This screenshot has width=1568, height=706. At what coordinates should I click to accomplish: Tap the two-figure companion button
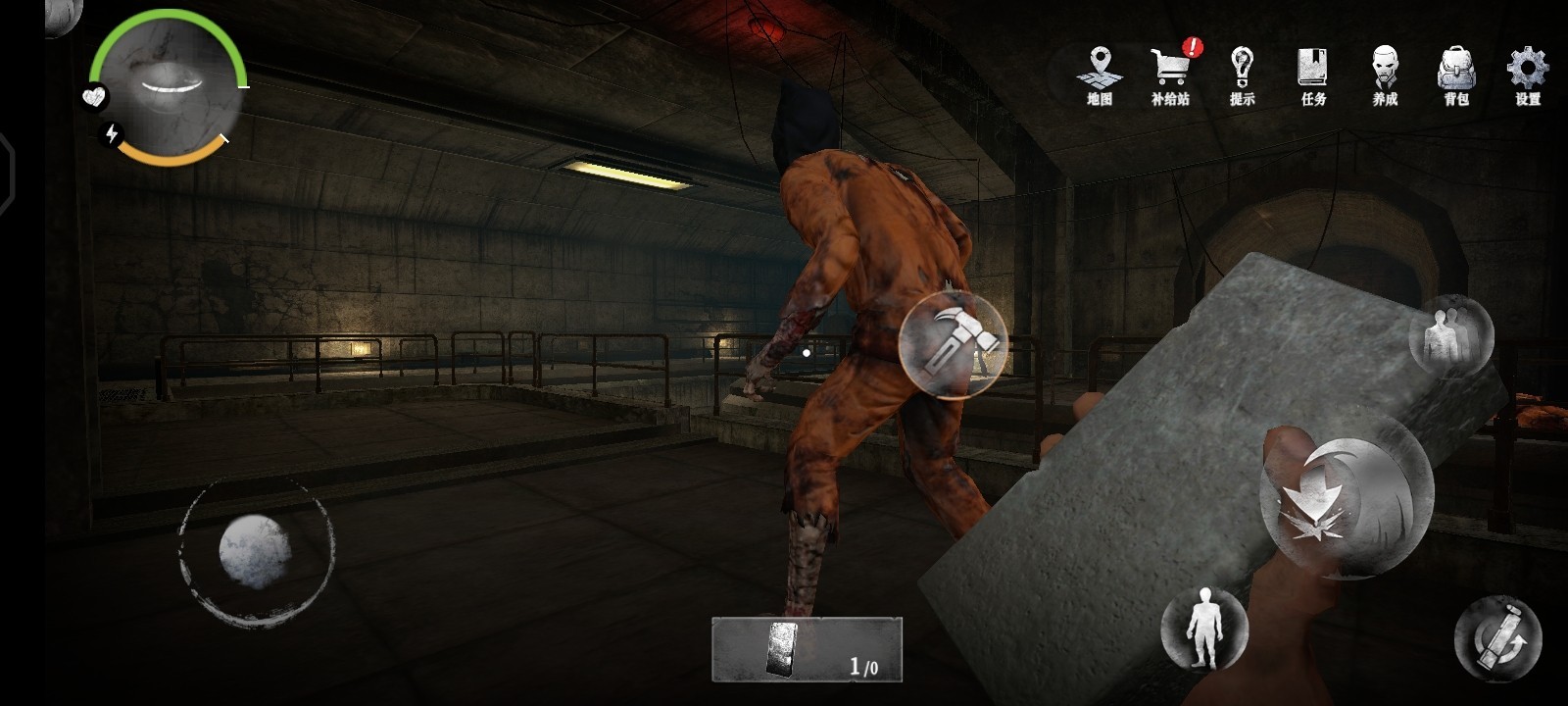point(1450,336)
